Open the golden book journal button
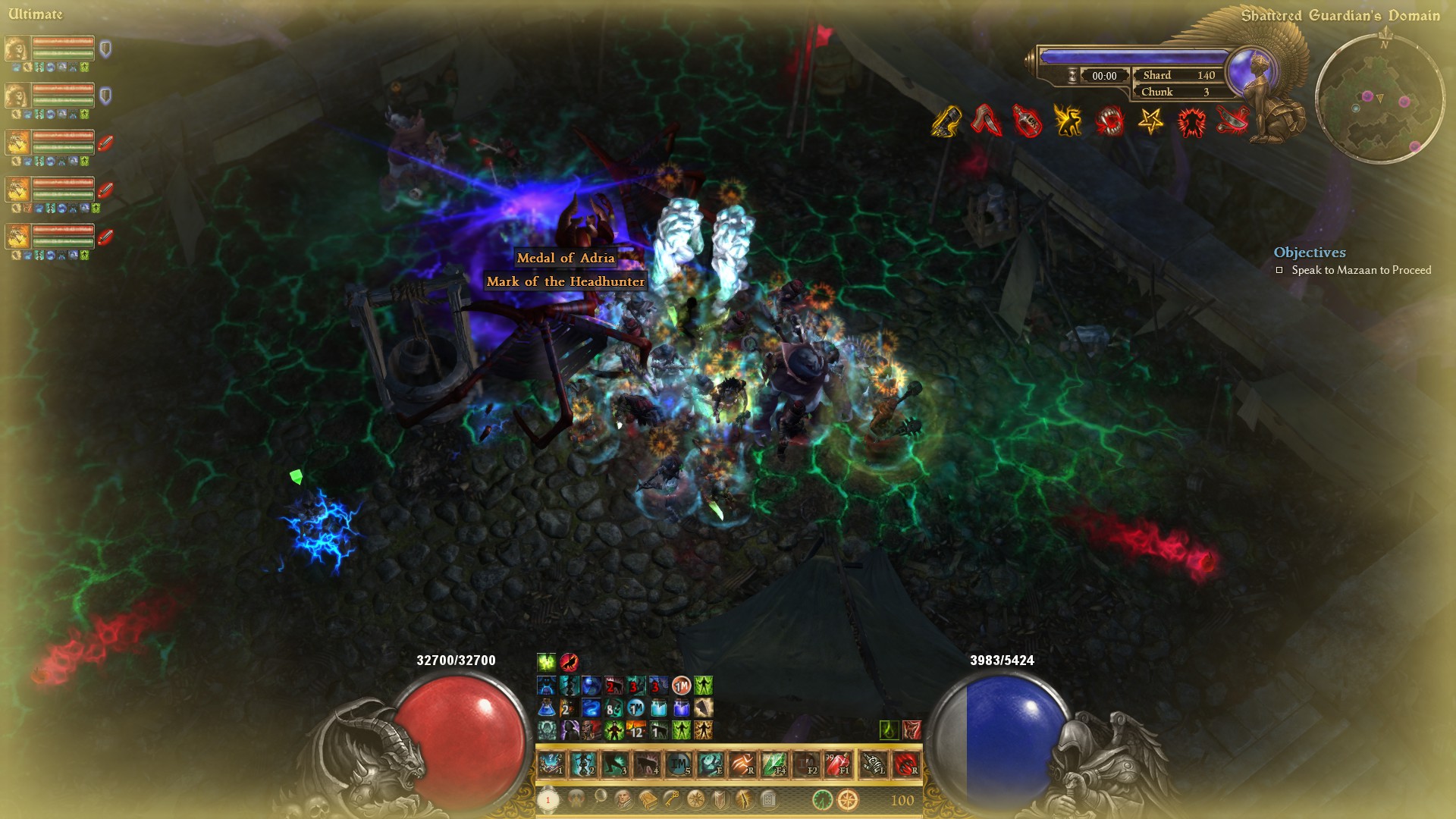The width and height of the screenshot is (1456, 819). [x=648, y=799]
